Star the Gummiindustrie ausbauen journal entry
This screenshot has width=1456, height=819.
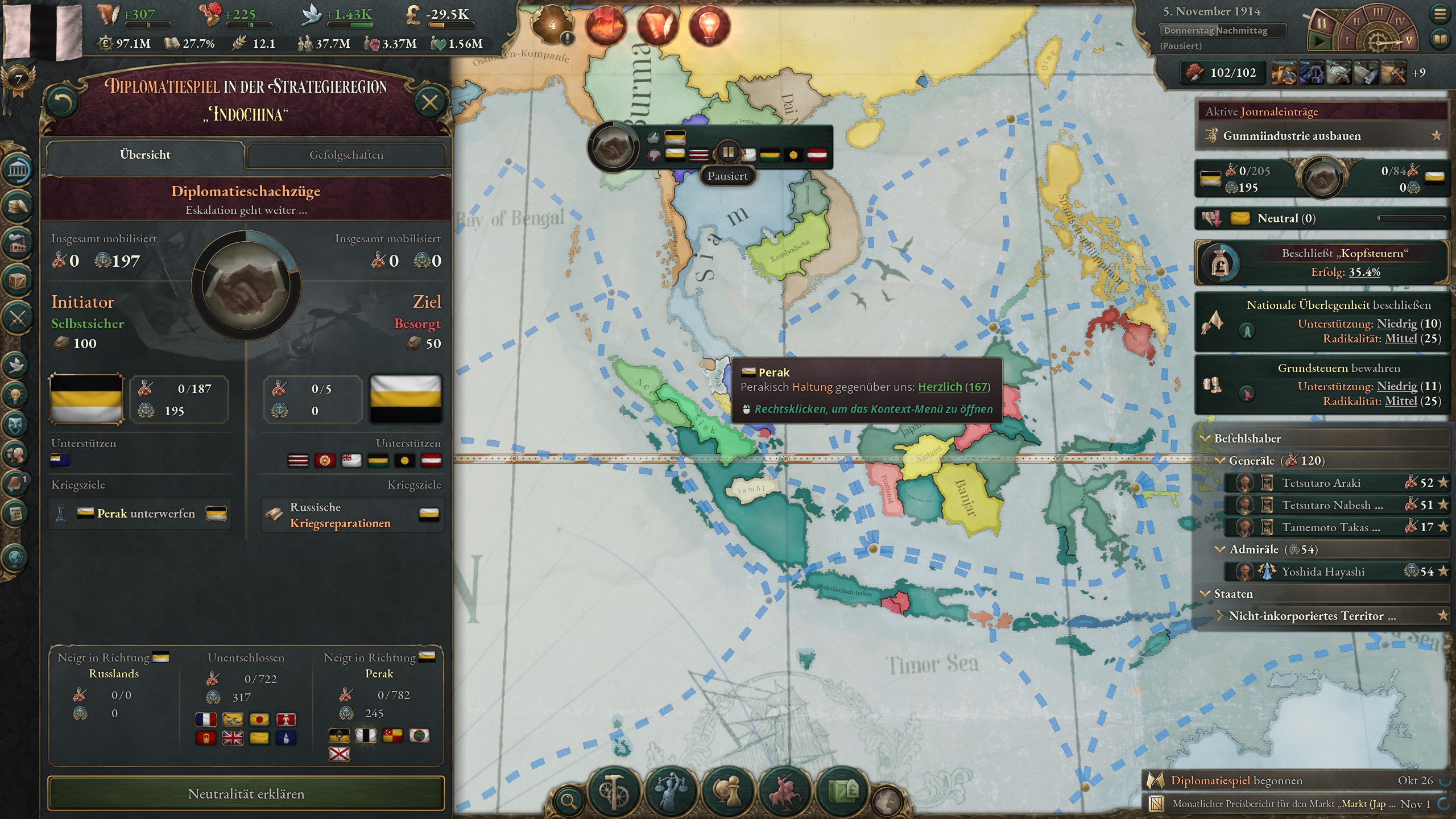(x=1439, y=136)
